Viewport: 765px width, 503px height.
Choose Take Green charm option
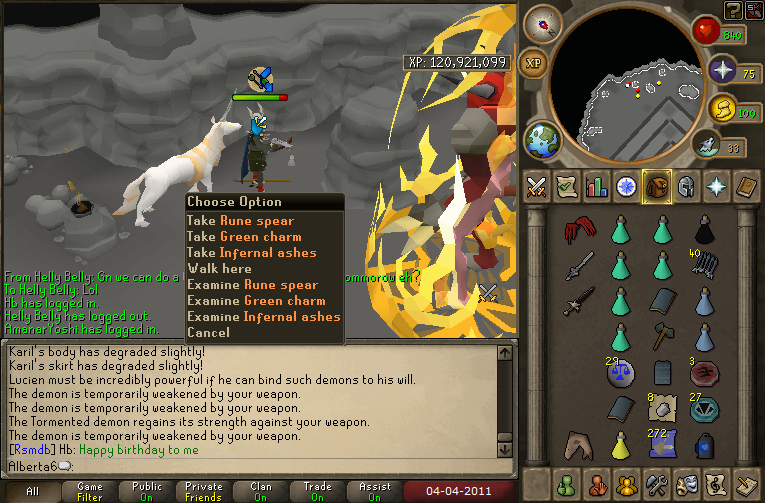pyautogui.click(x=245, y=237)
